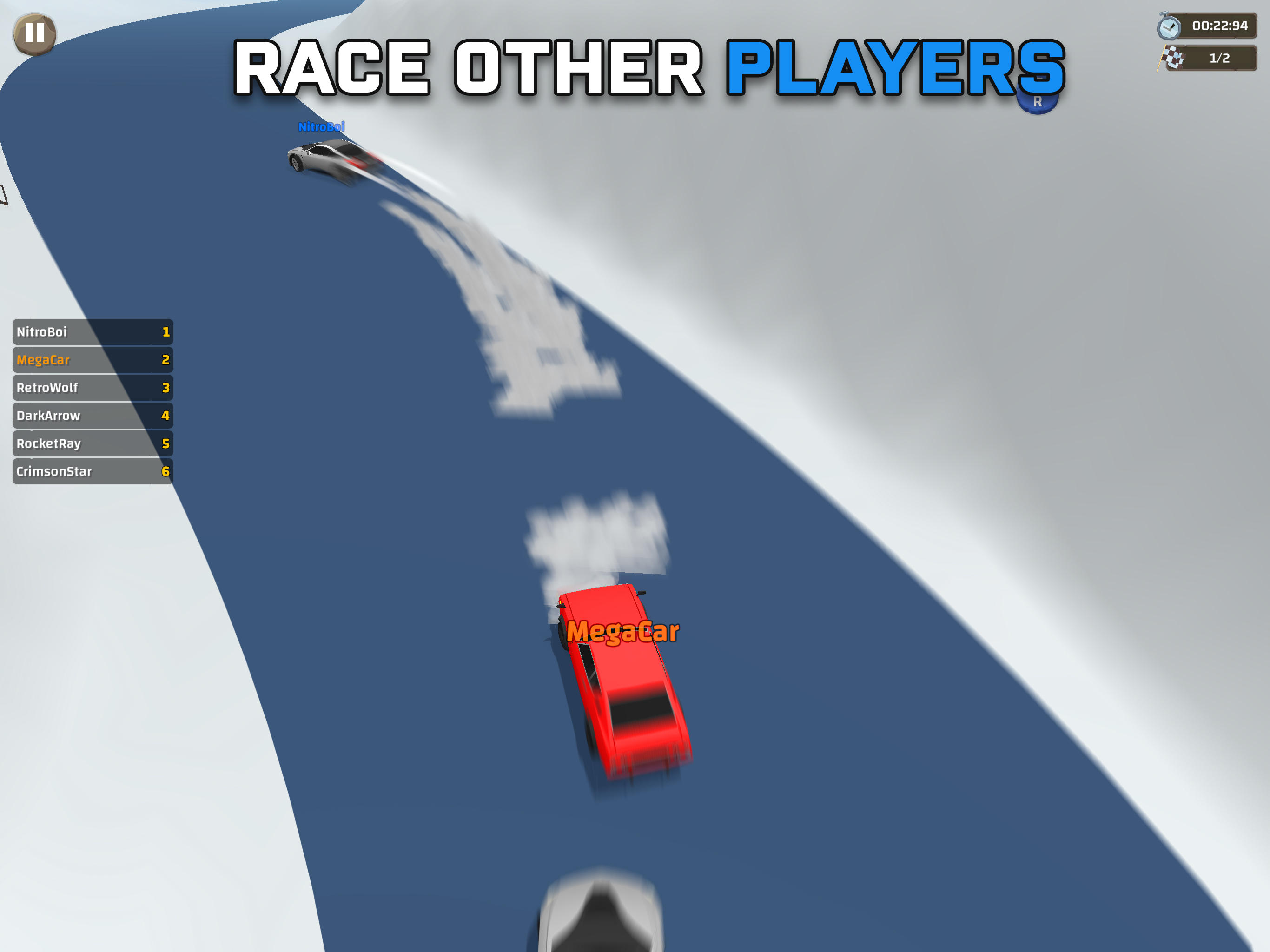
Task: Click the DarkArrow leaderboard entry
Action: click(x=92, y=415)
